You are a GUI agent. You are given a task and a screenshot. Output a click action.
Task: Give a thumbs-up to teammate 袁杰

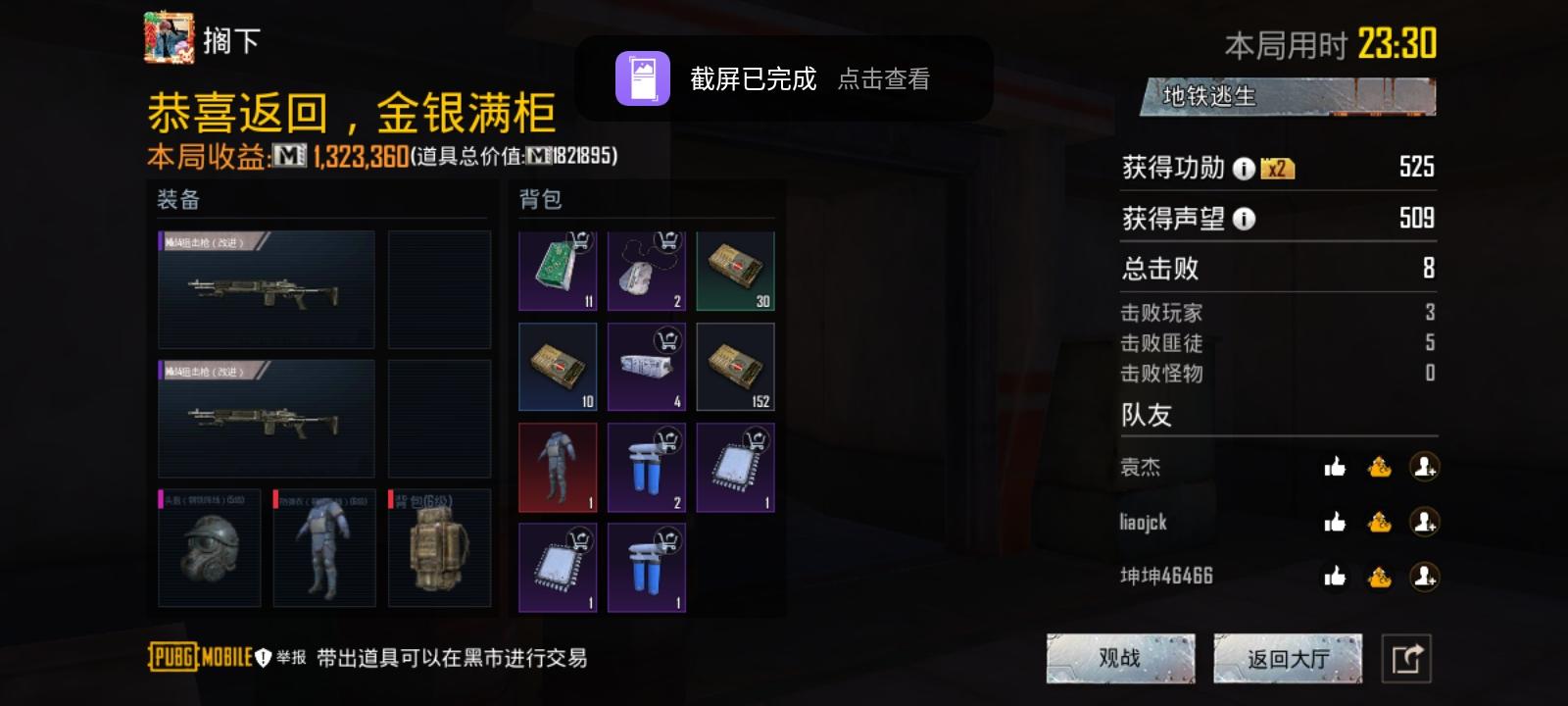1335,469
